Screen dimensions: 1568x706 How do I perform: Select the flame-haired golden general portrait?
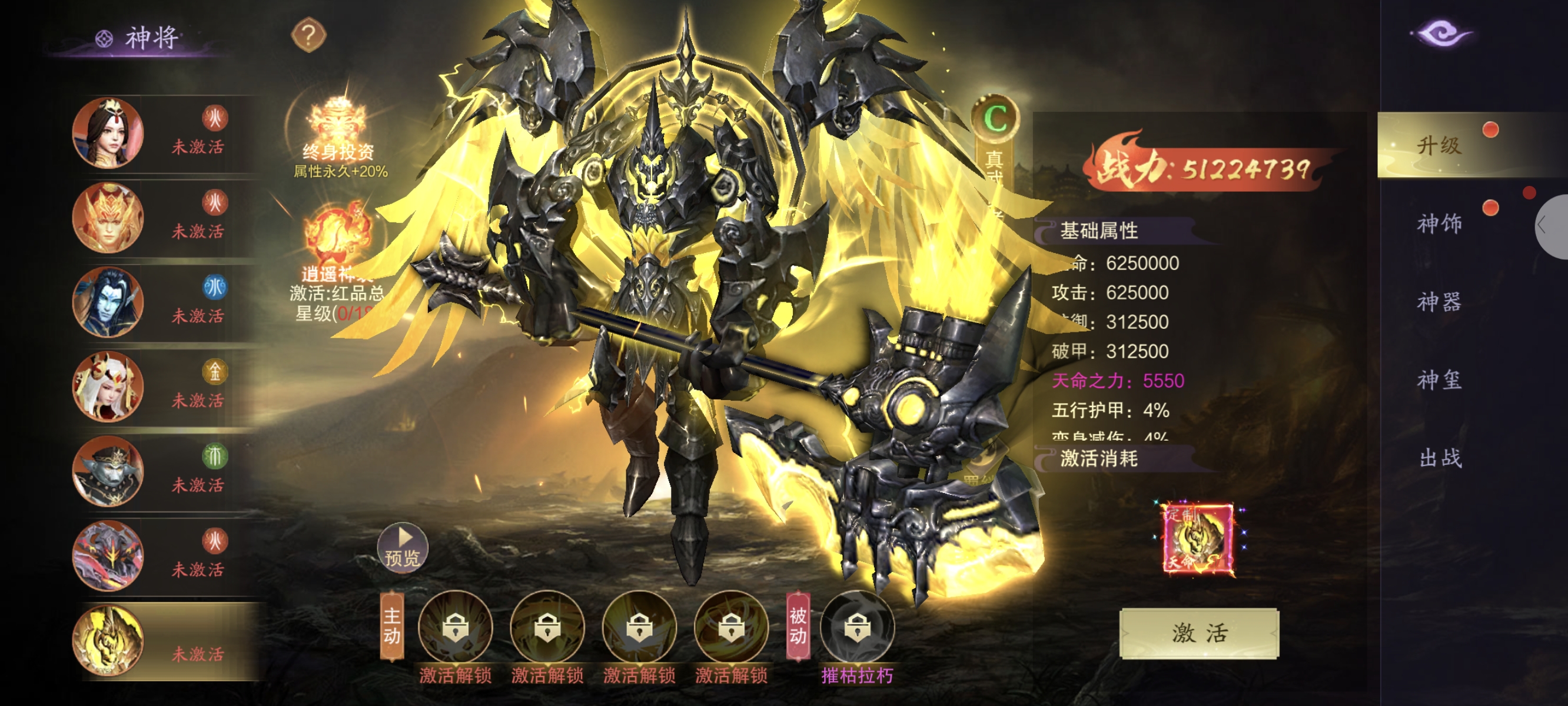[x=108, y=217]
